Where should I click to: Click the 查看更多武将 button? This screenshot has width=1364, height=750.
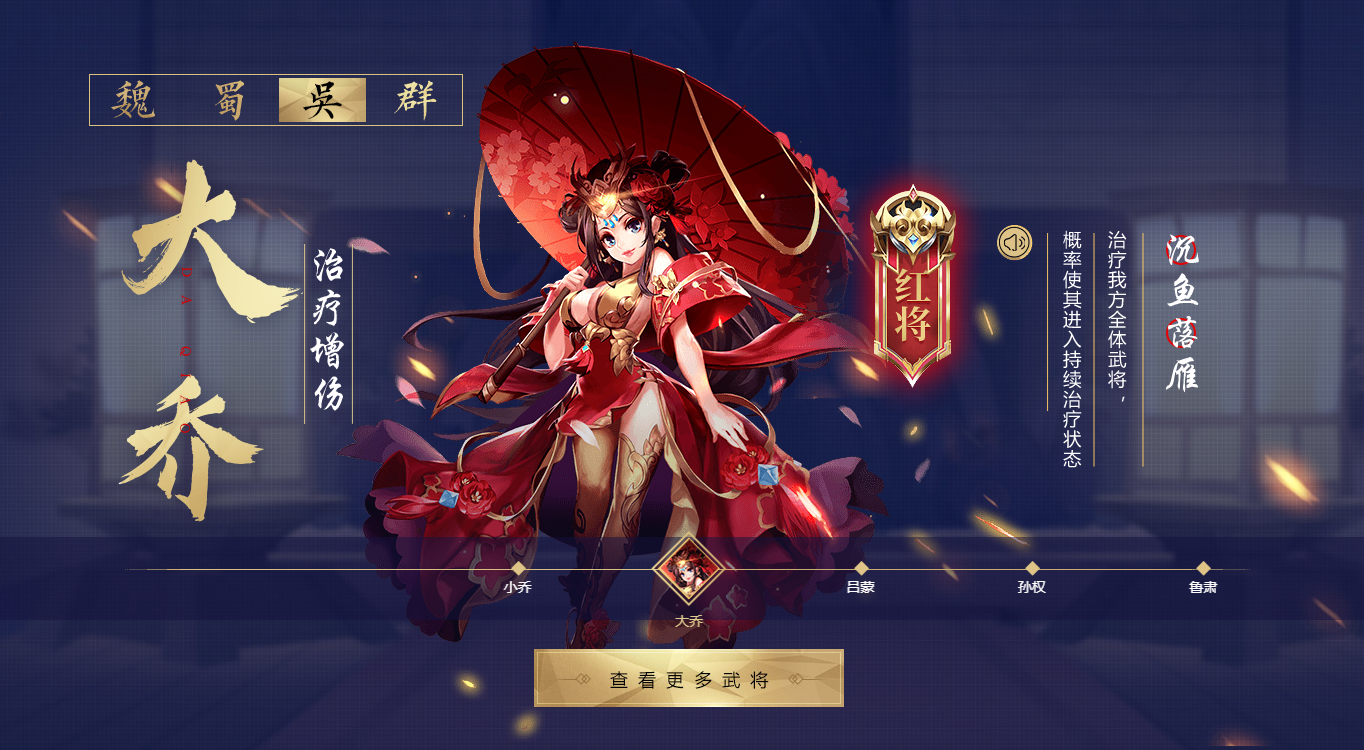[689, 677]
